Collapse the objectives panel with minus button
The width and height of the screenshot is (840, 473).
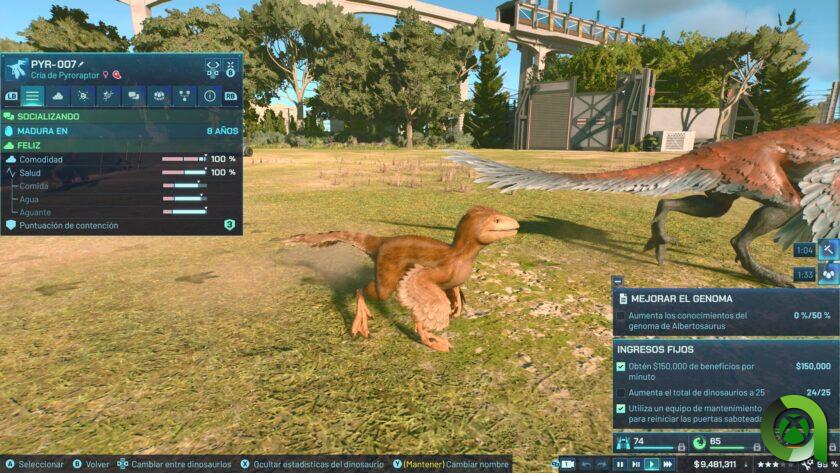click(617, 282)
